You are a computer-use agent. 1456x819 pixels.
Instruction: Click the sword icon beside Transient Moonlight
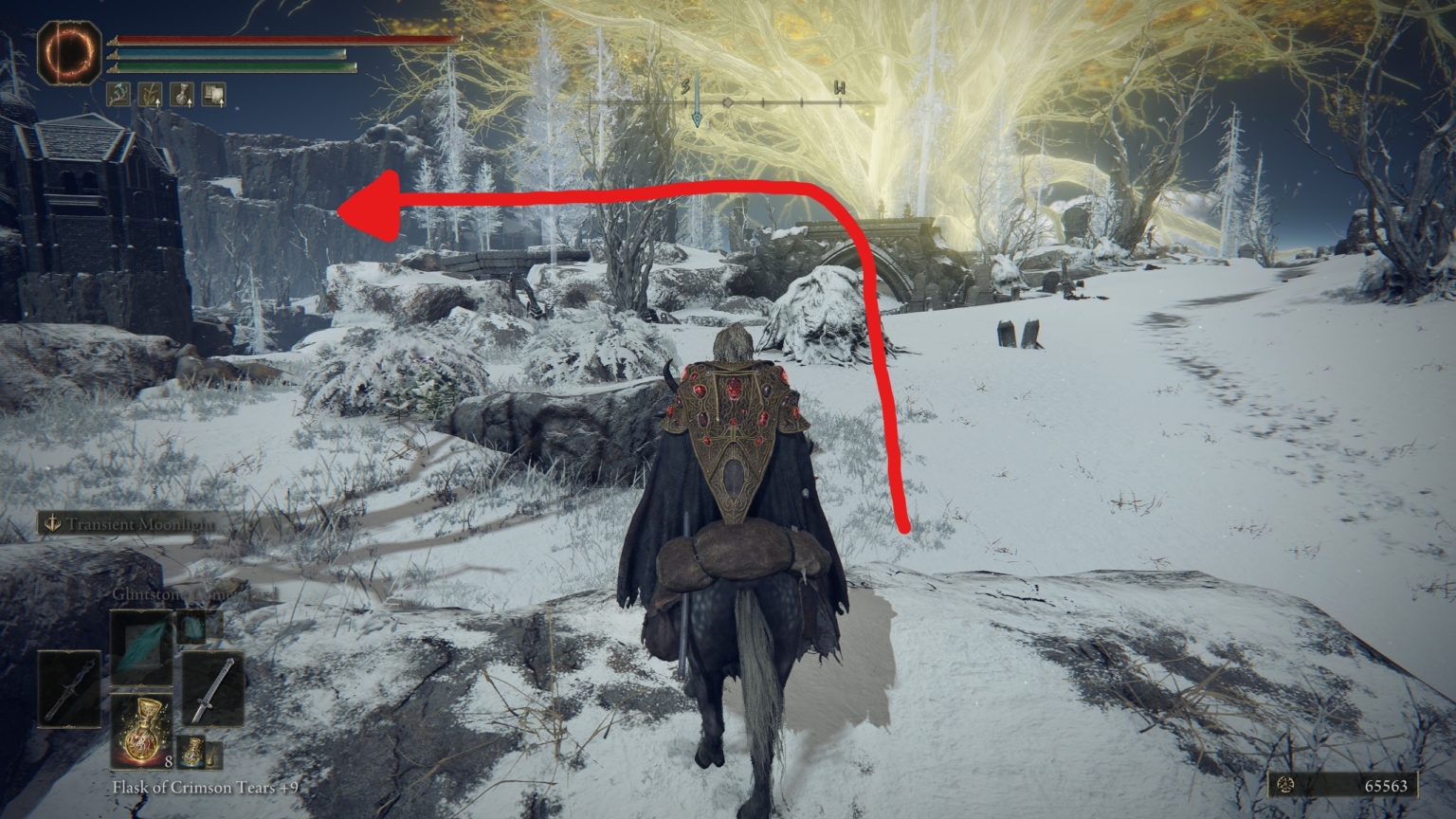pyautogui.click(x=52, y=521)
